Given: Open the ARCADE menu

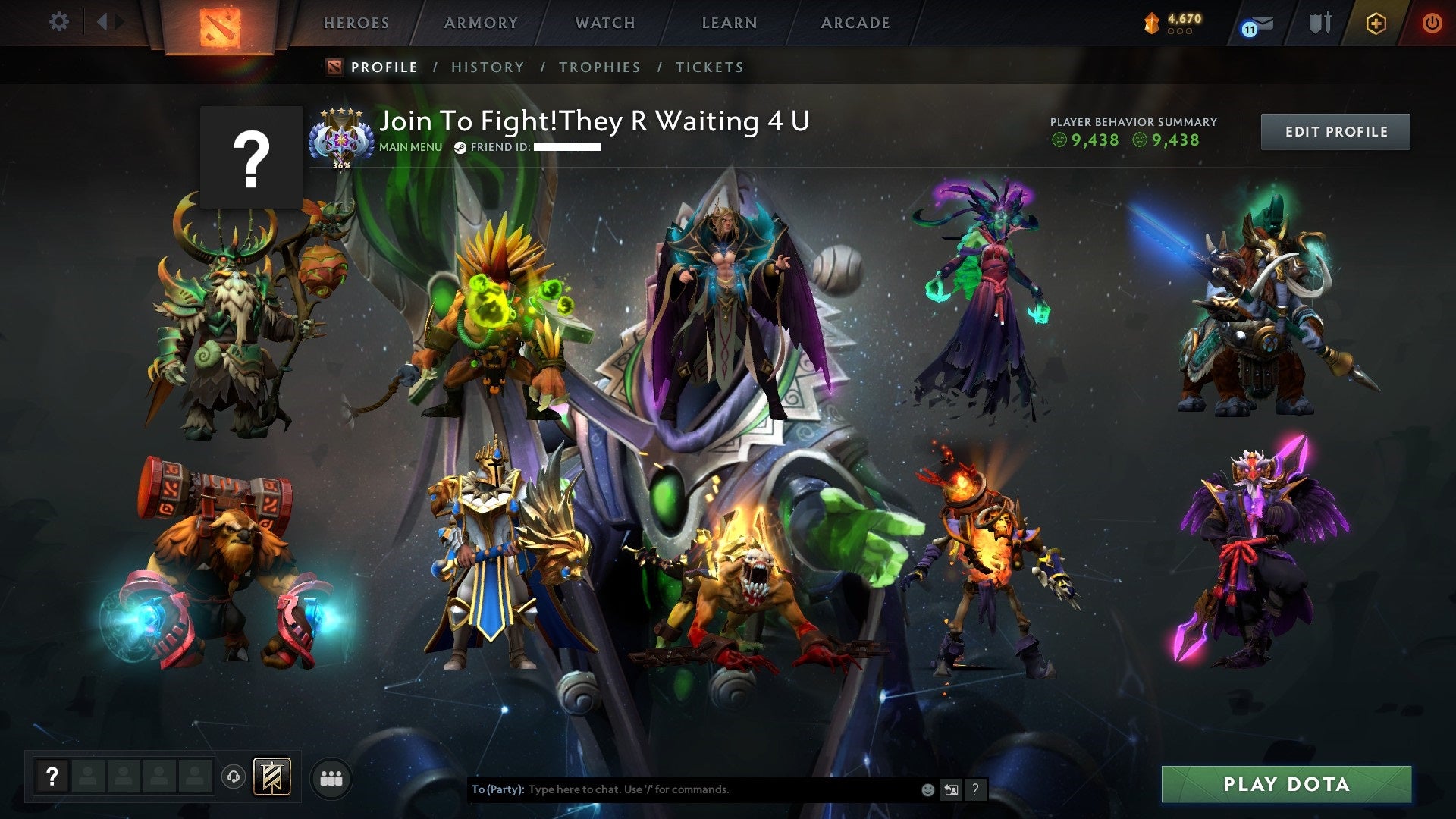Looking at the screenshot, I should click(x=855, y=22).
